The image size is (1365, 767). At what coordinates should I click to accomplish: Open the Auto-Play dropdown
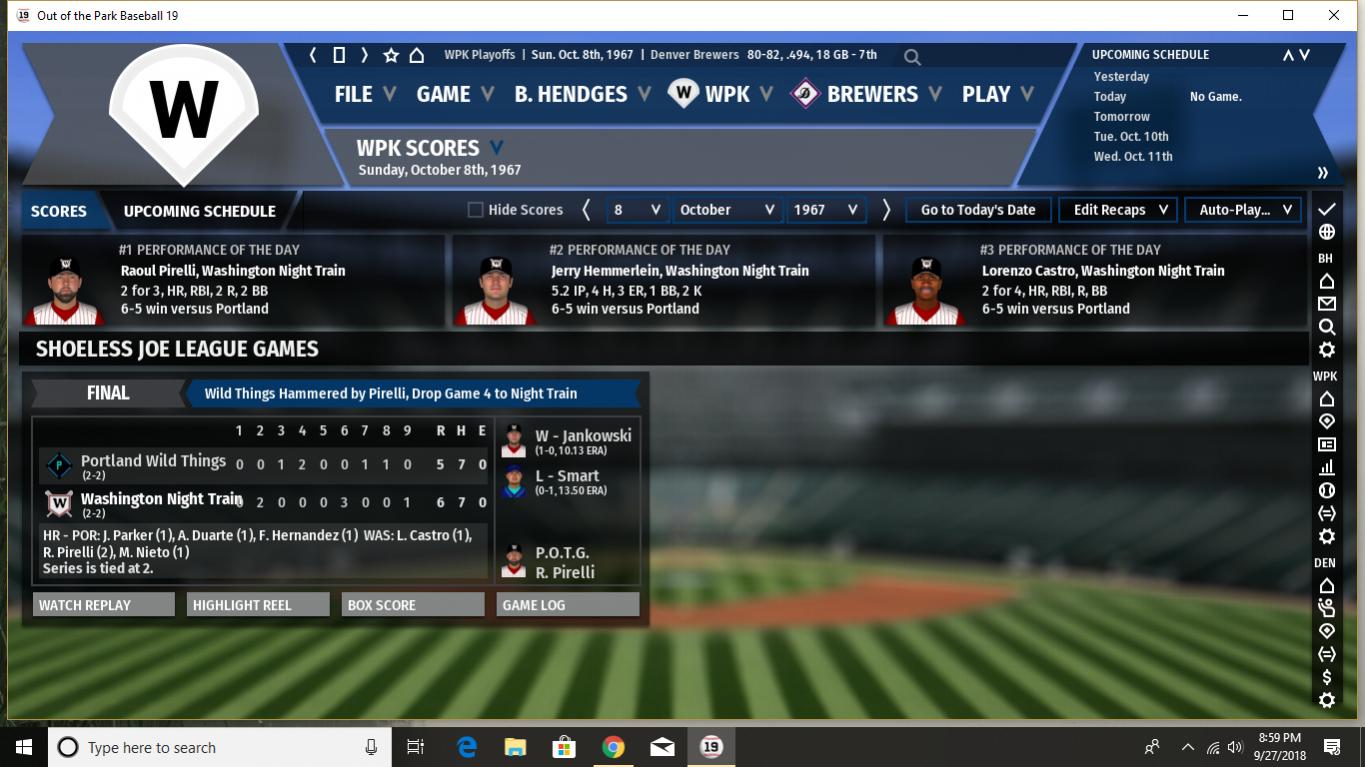point(1245,210)
